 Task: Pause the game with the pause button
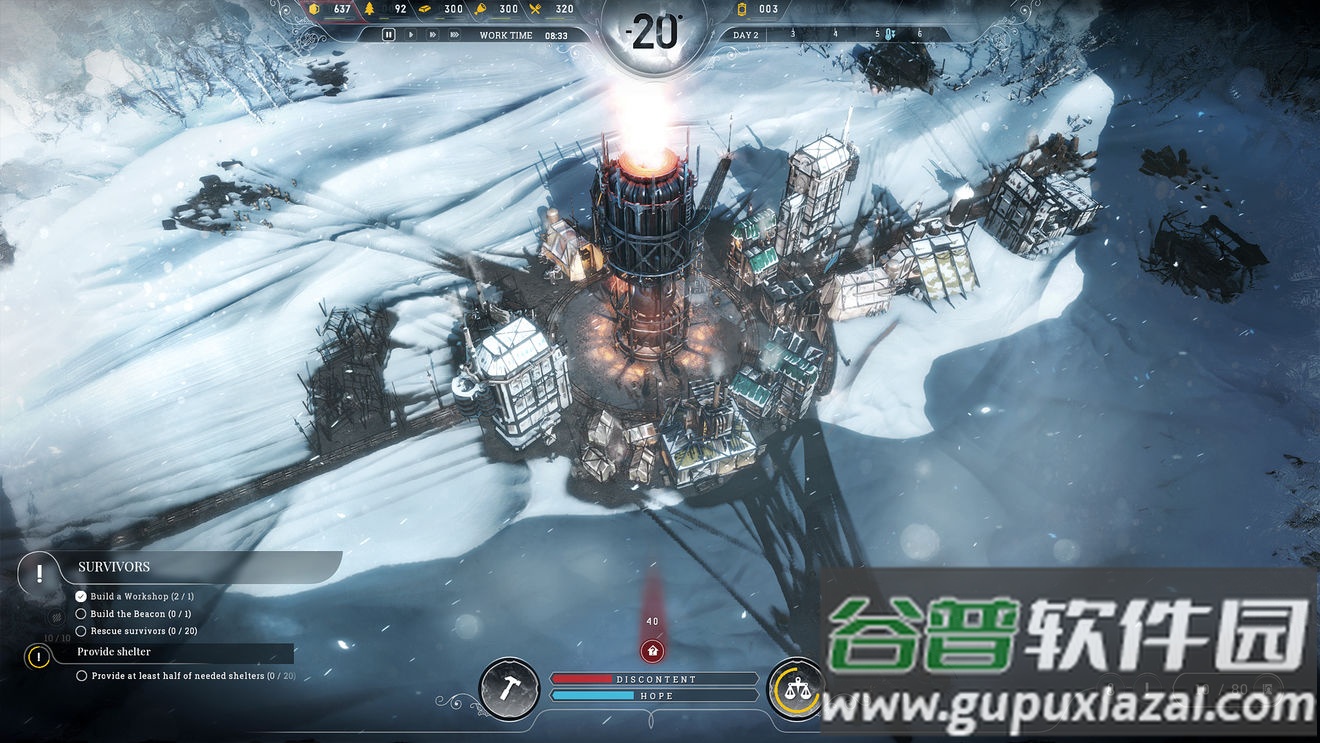pyautogui.click(x=389, y=34)
